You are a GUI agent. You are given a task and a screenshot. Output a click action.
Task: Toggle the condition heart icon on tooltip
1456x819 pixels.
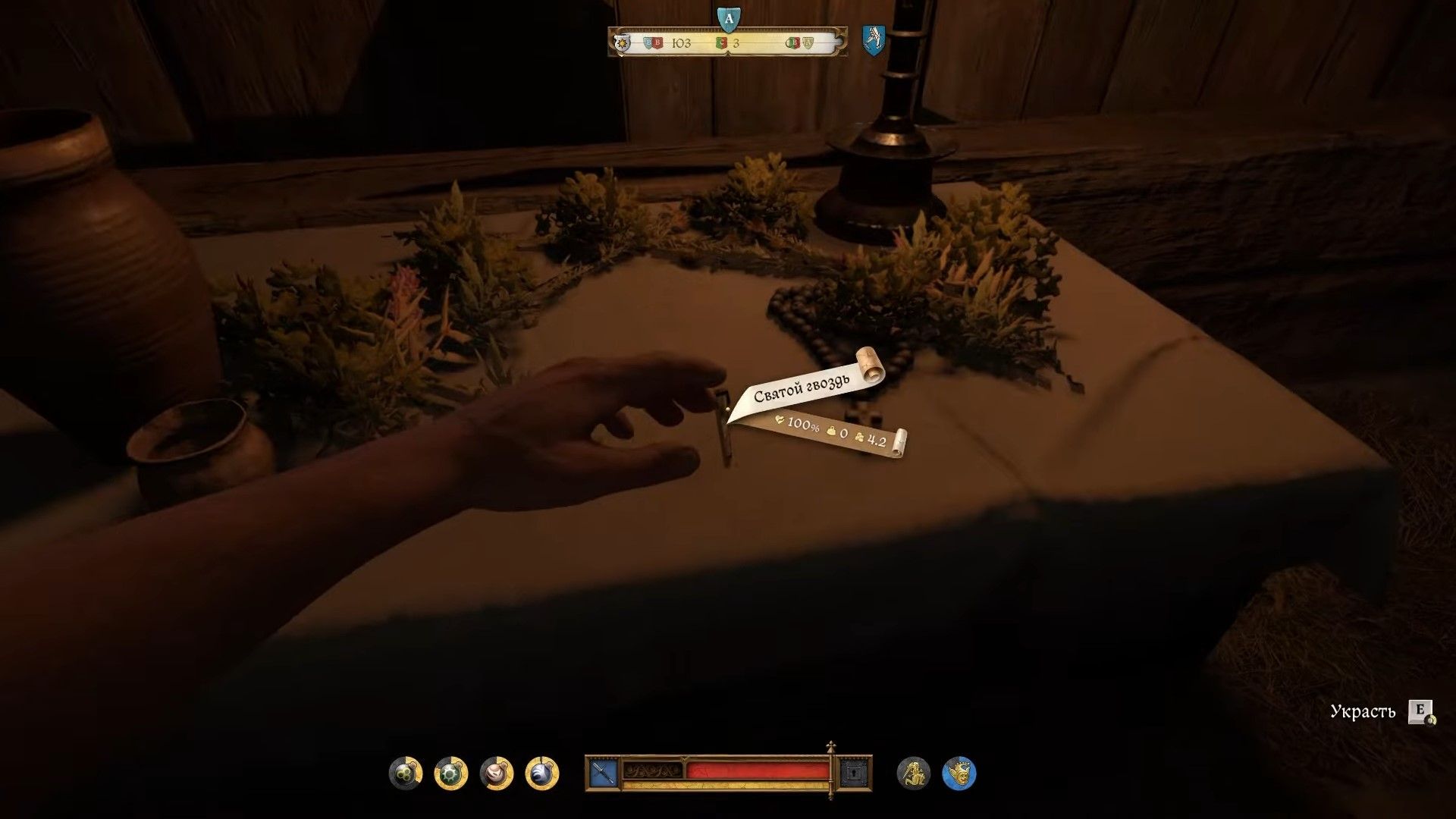pyautogui.click(x=780, y=420)
